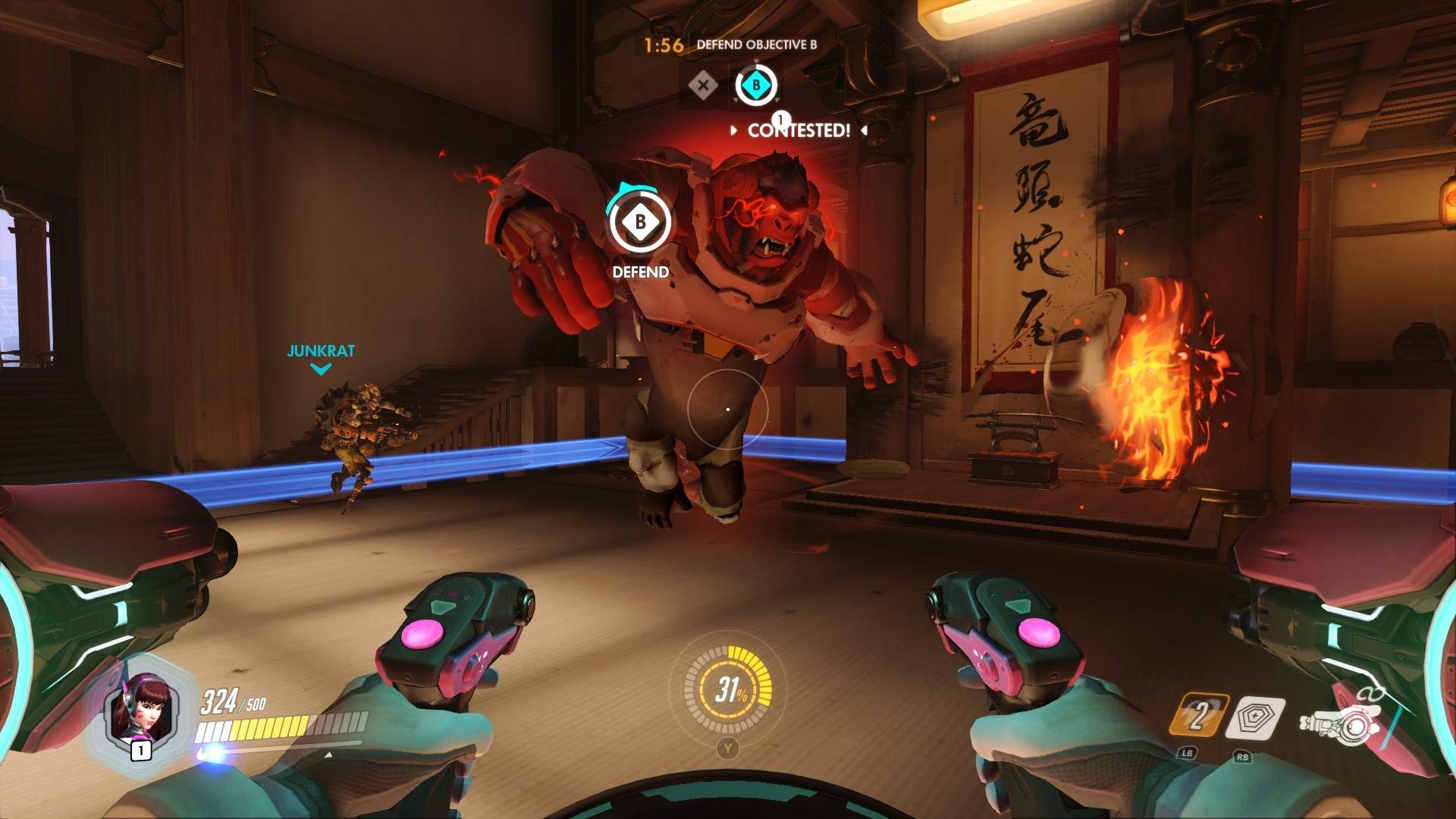Activate the Boosters ability icon
The height and width of the screenshot is (819, 1456).
coord(1197,715)
